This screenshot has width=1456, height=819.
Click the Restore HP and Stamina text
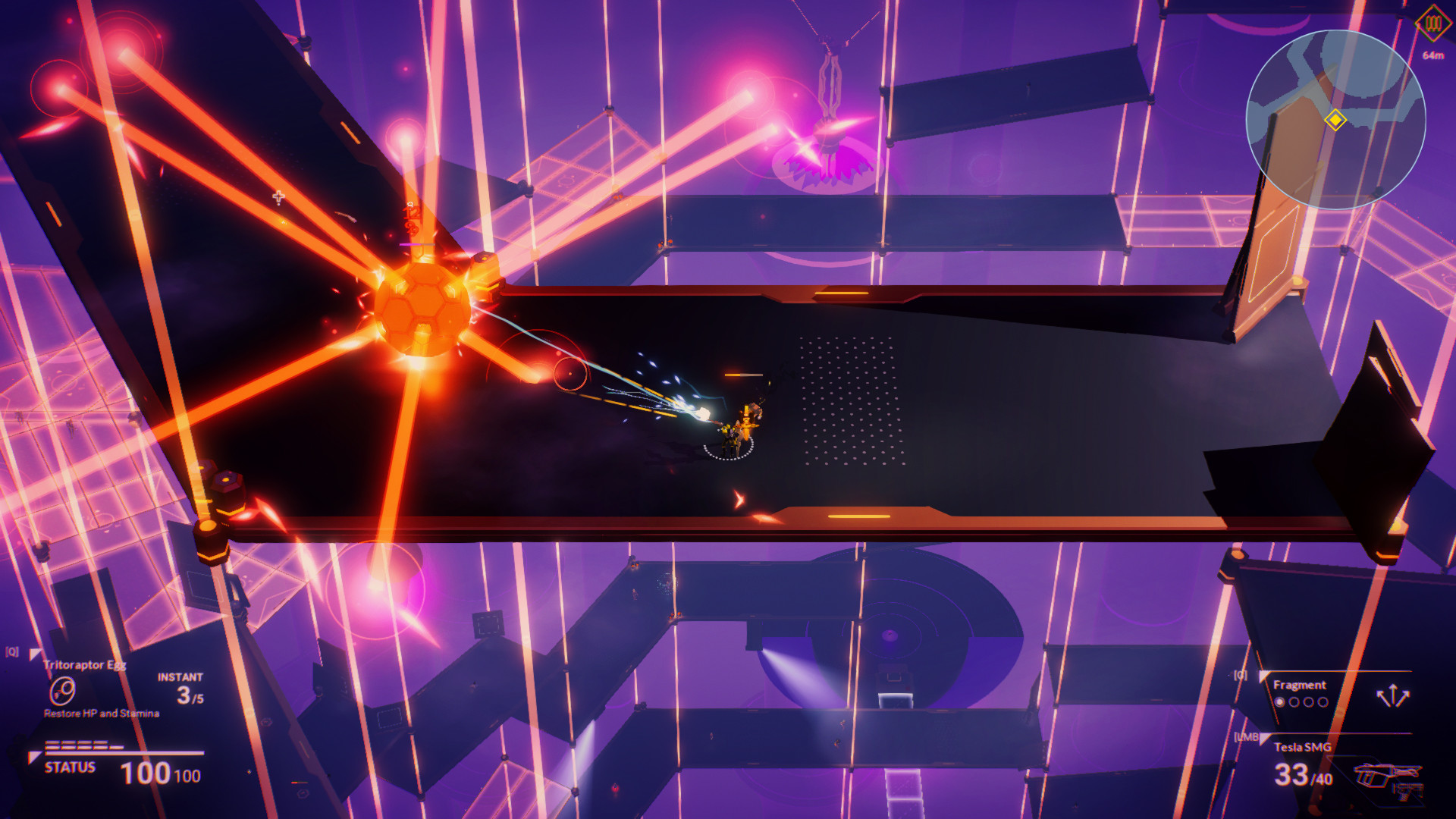[100, 713]
